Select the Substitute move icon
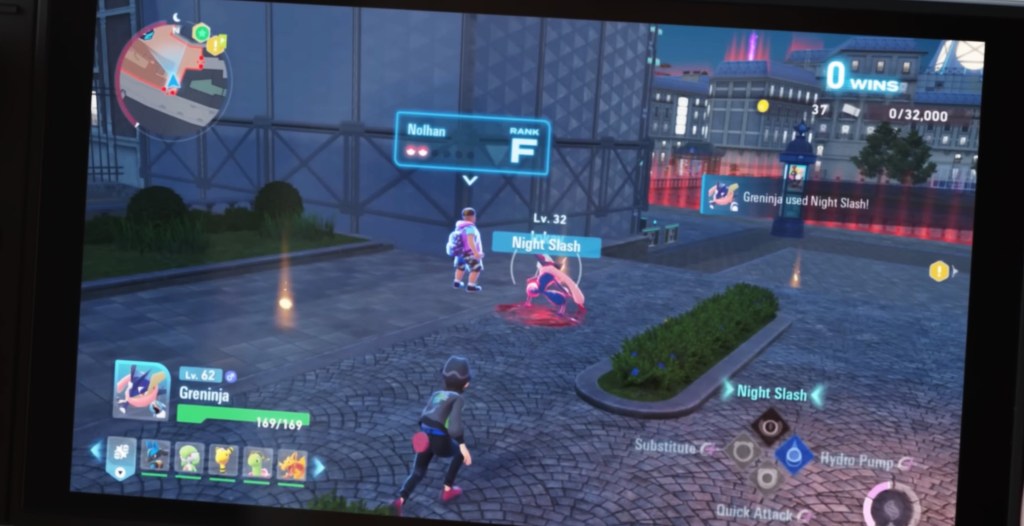The height and width of the screenshot is (526, 1024). tap(742, 452)
